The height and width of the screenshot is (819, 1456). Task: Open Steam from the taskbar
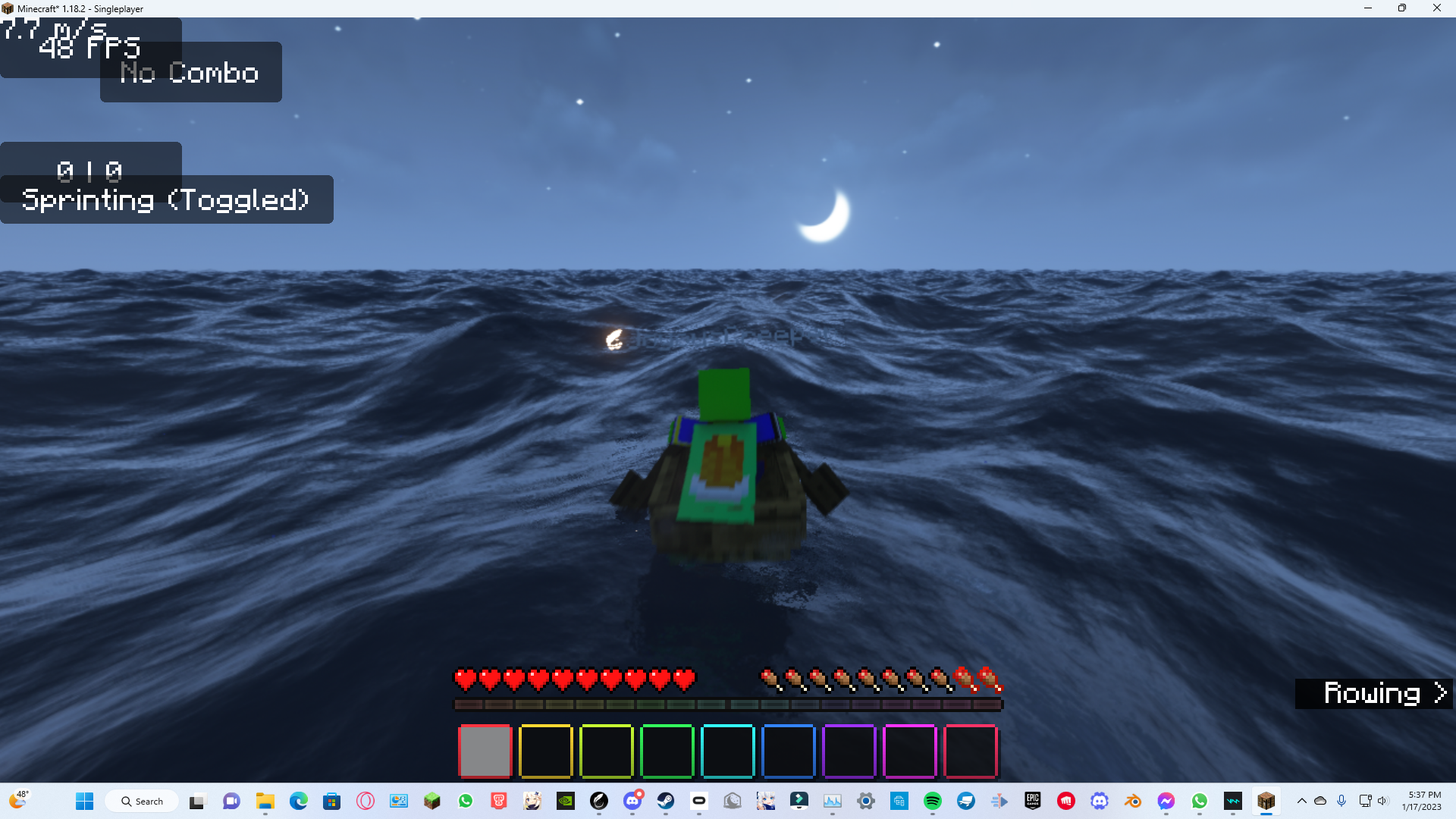(x=665, y=801)
